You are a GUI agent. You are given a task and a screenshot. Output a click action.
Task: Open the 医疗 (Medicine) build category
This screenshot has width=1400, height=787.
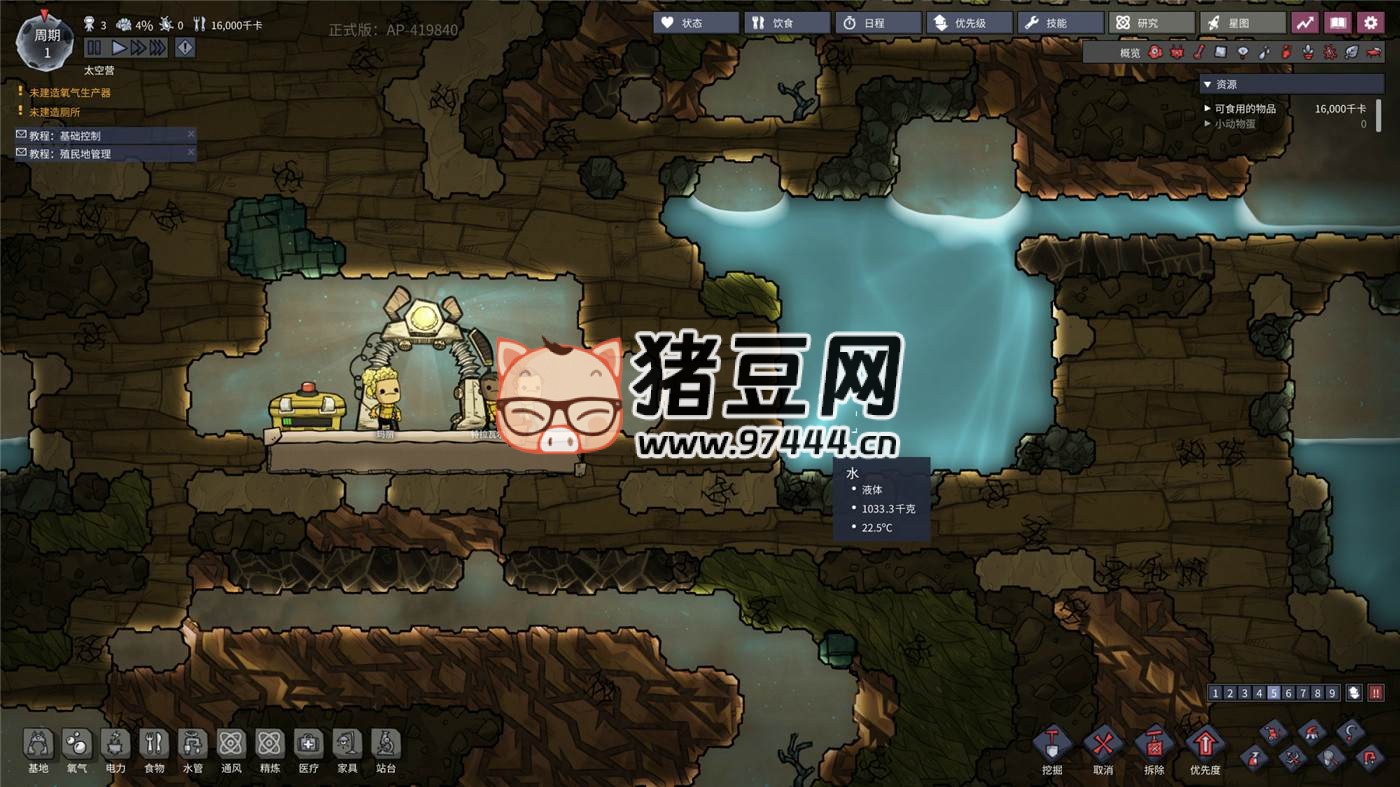coord(308,751)
